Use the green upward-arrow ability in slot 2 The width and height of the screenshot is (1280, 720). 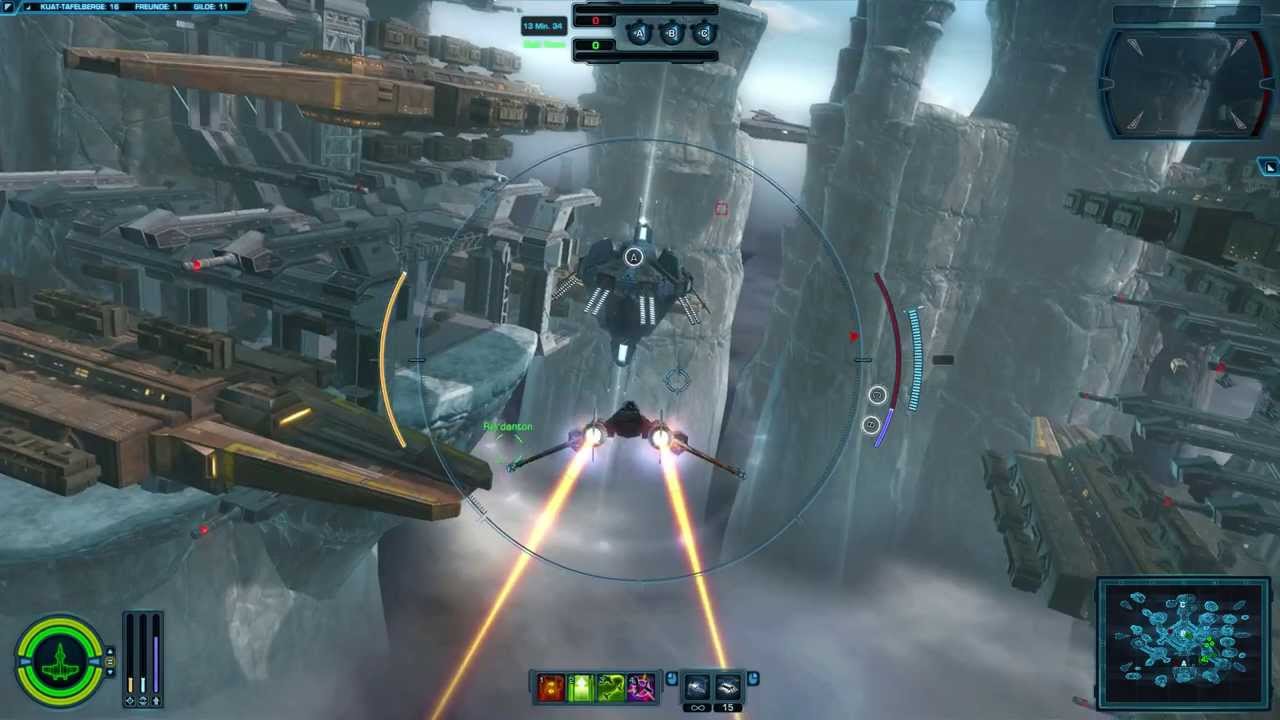coord(581,687)
